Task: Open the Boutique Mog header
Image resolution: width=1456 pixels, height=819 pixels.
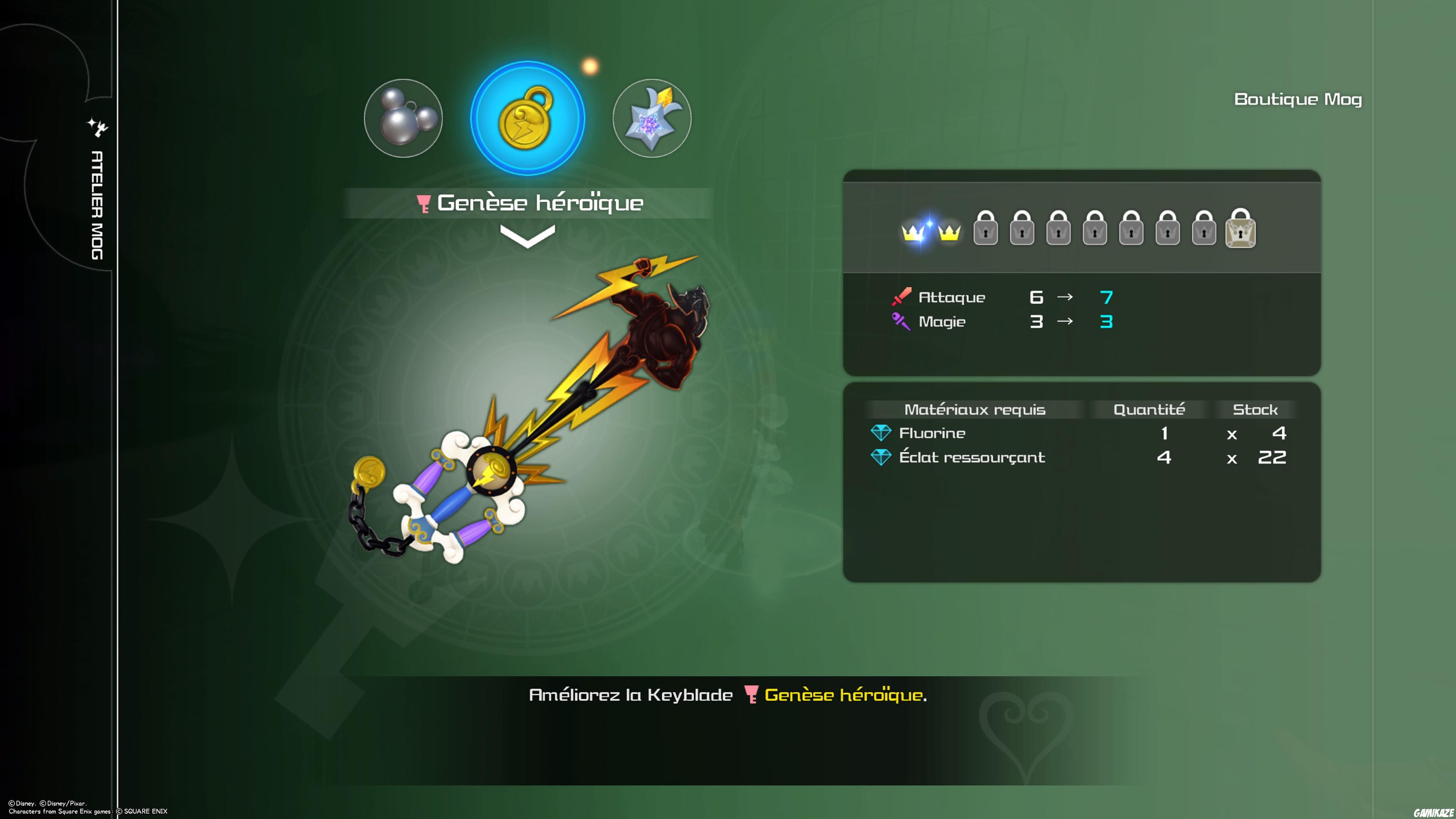Action: (x=1297, y=99)
